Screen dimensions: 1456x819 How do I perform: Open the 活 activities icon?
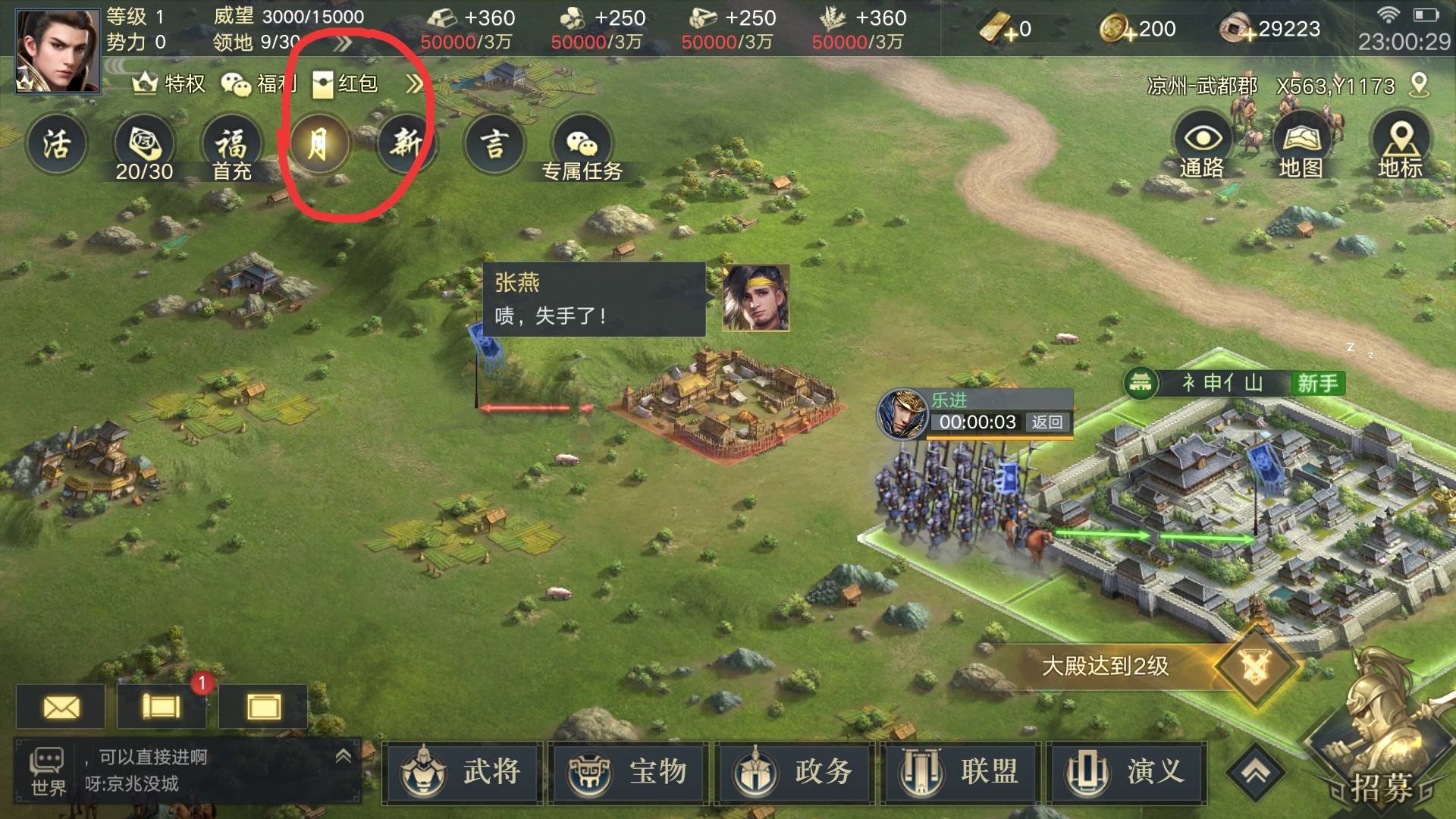[56, 144]
